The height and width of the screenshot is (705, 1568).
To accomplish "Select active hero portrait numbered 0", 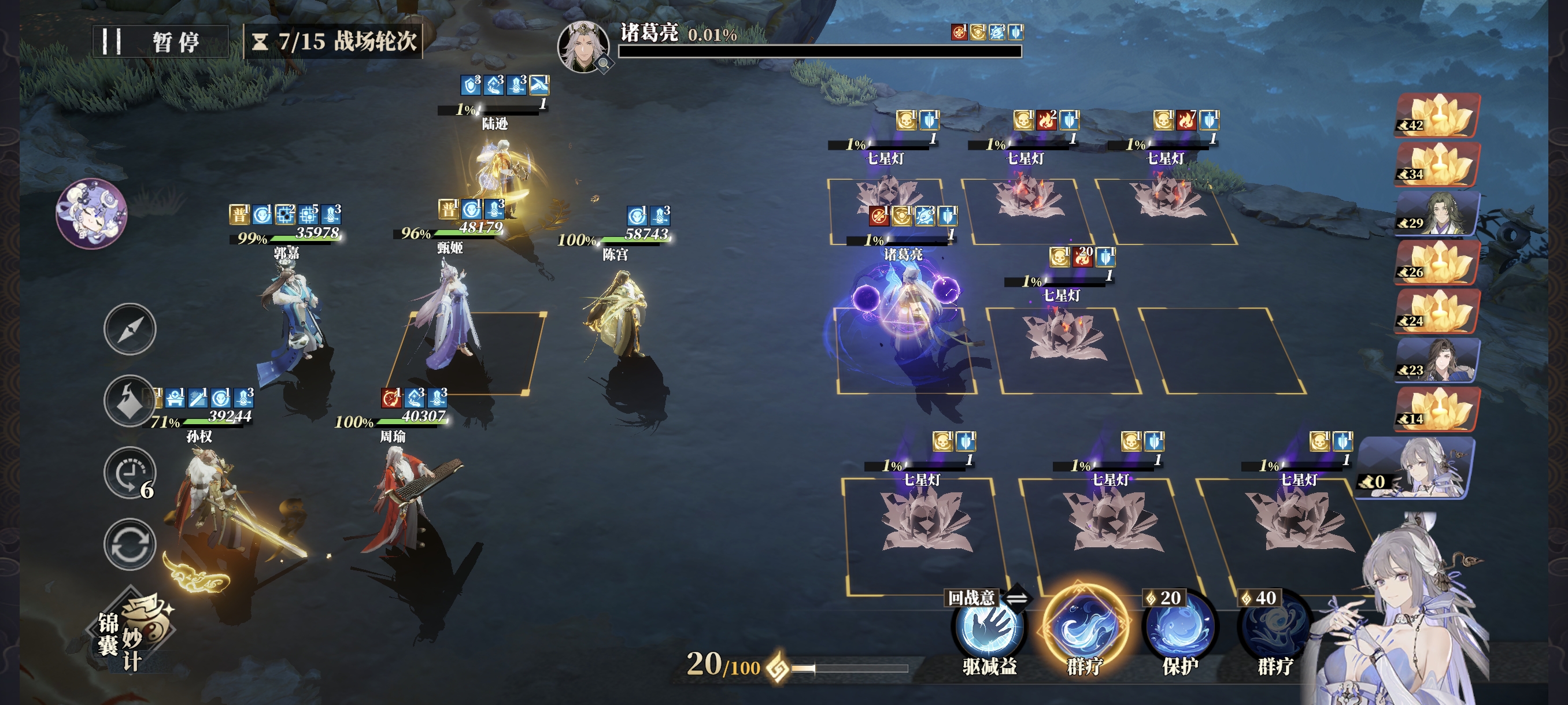I will click(x=1418, y=469).
